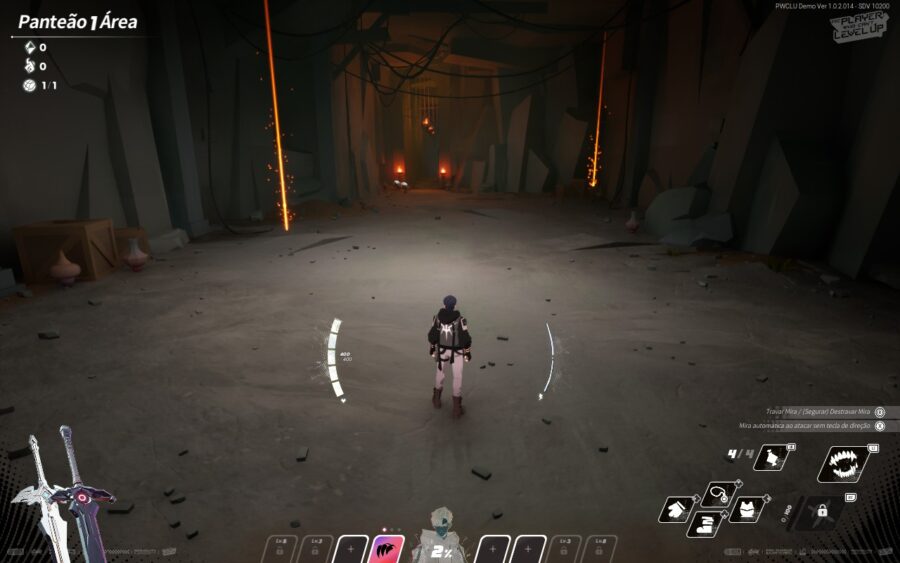Click the locked crossed-blades skill slot
This screenshot has width=900, height=563.
coord(822,510)
